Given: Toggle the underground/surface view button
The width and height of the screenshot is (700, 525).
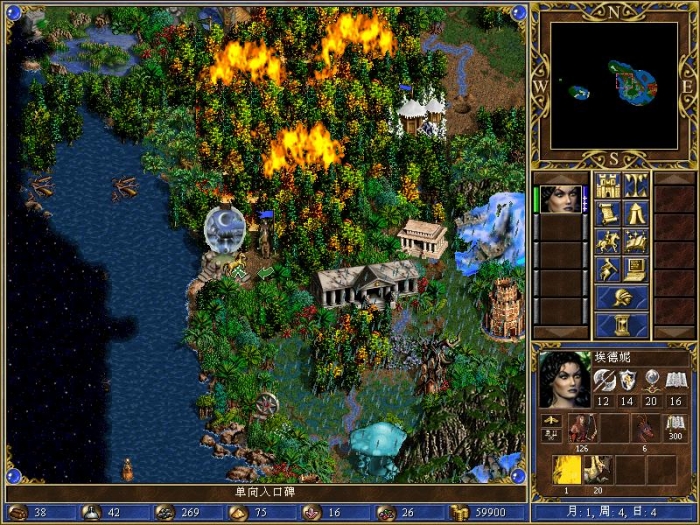Looking at the screenshot, I should [636, 185].
